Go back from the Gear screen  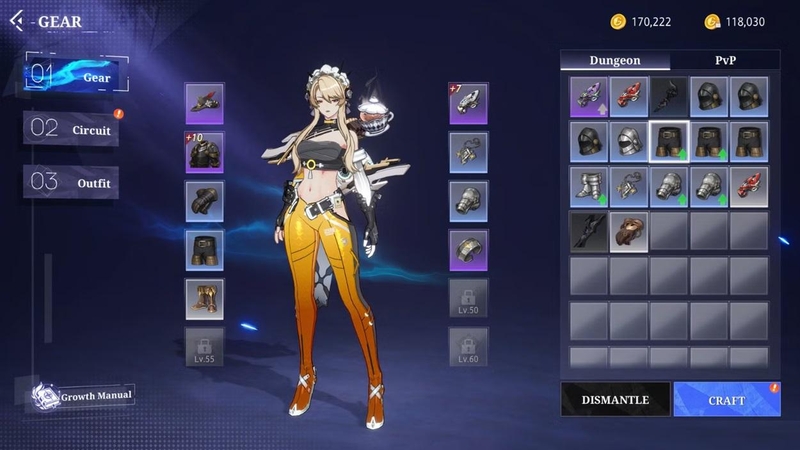point(17,20)
